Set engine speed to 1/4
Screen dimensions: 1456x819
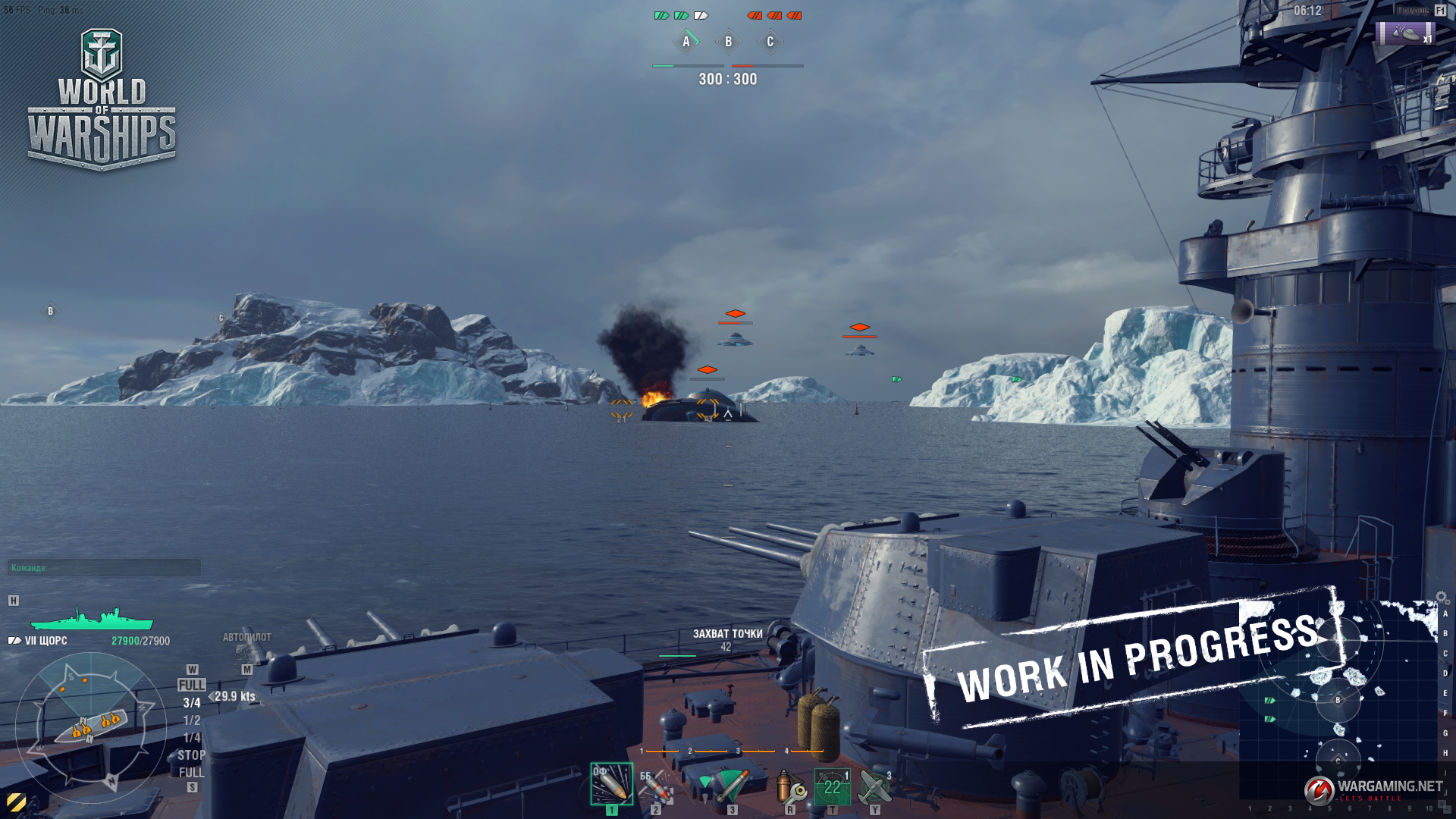tap(191, 738)
